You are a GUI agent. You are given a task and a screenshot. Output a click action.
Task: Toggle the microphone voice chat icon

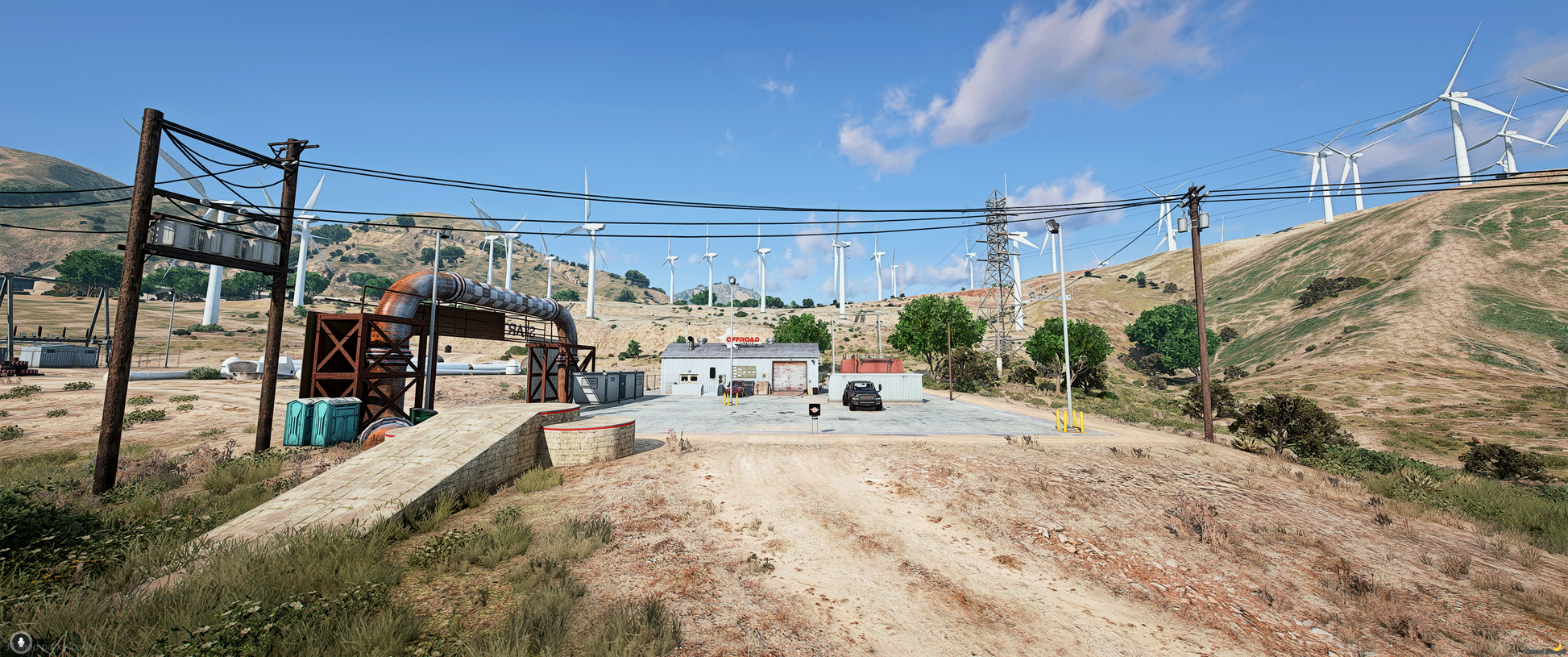[x=19, y=642]
